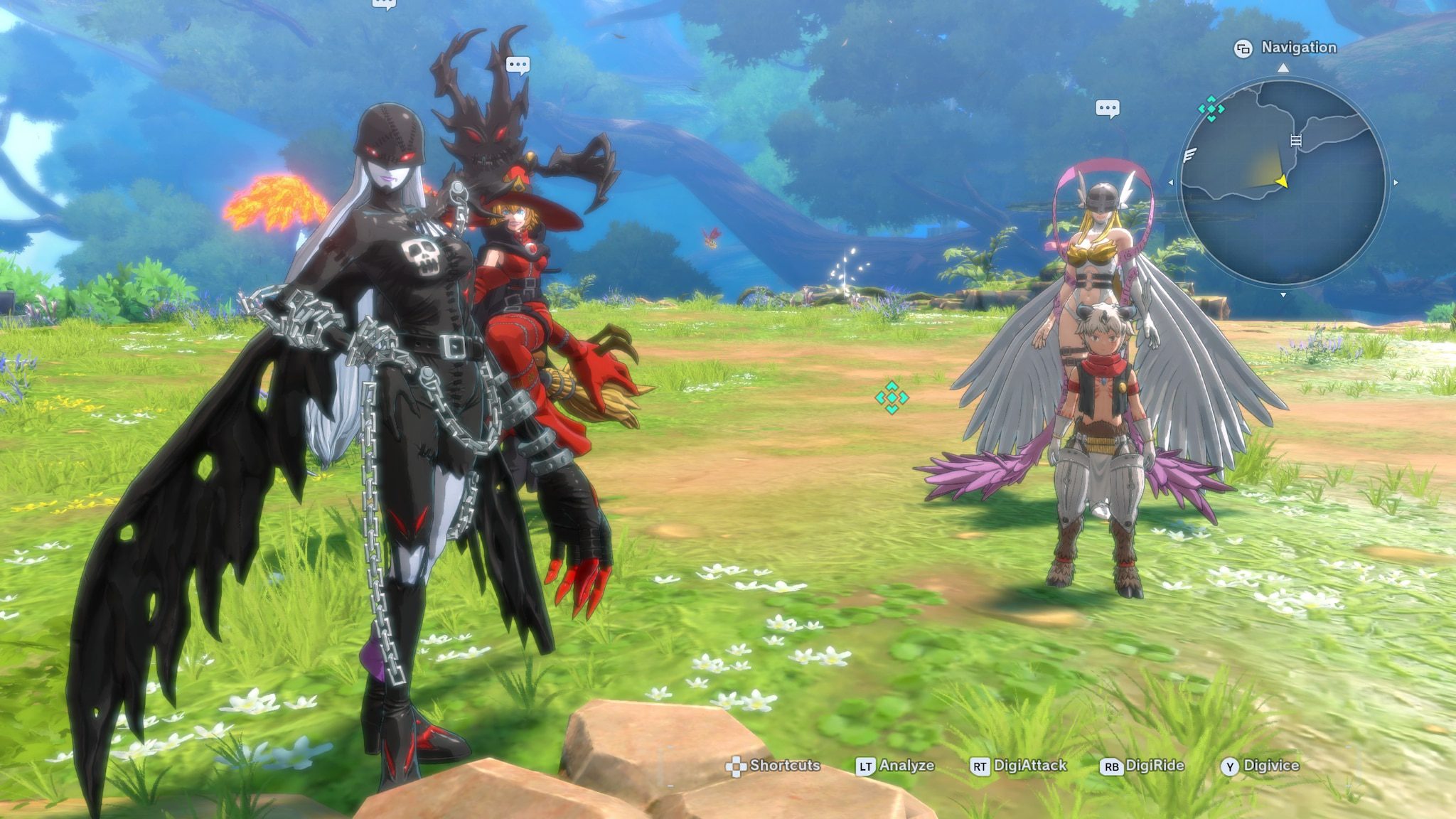Click the west arrow on the minimap edge
This screenshot has height=819, width=1456.
pyautogui.click(x=1171, y=182)
